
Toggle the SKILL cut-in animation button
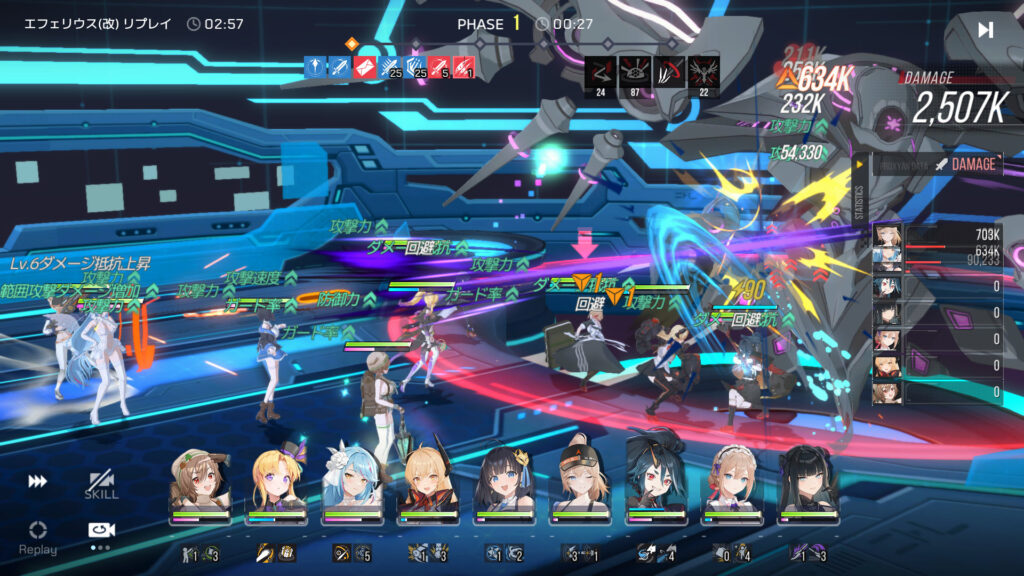(x=101, y=484)
